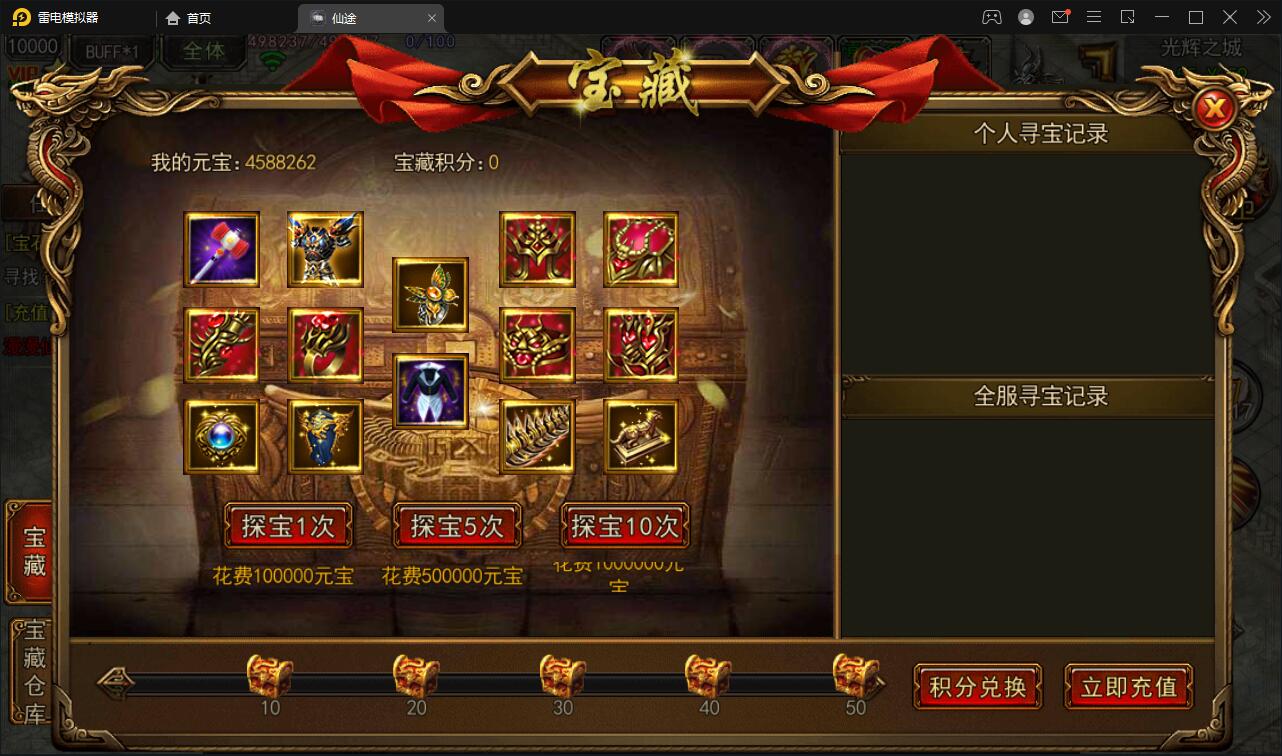This screenshot has width=1282, height=756.
Task: Click the golden claw item icon
Action: [x=537, y=437]
